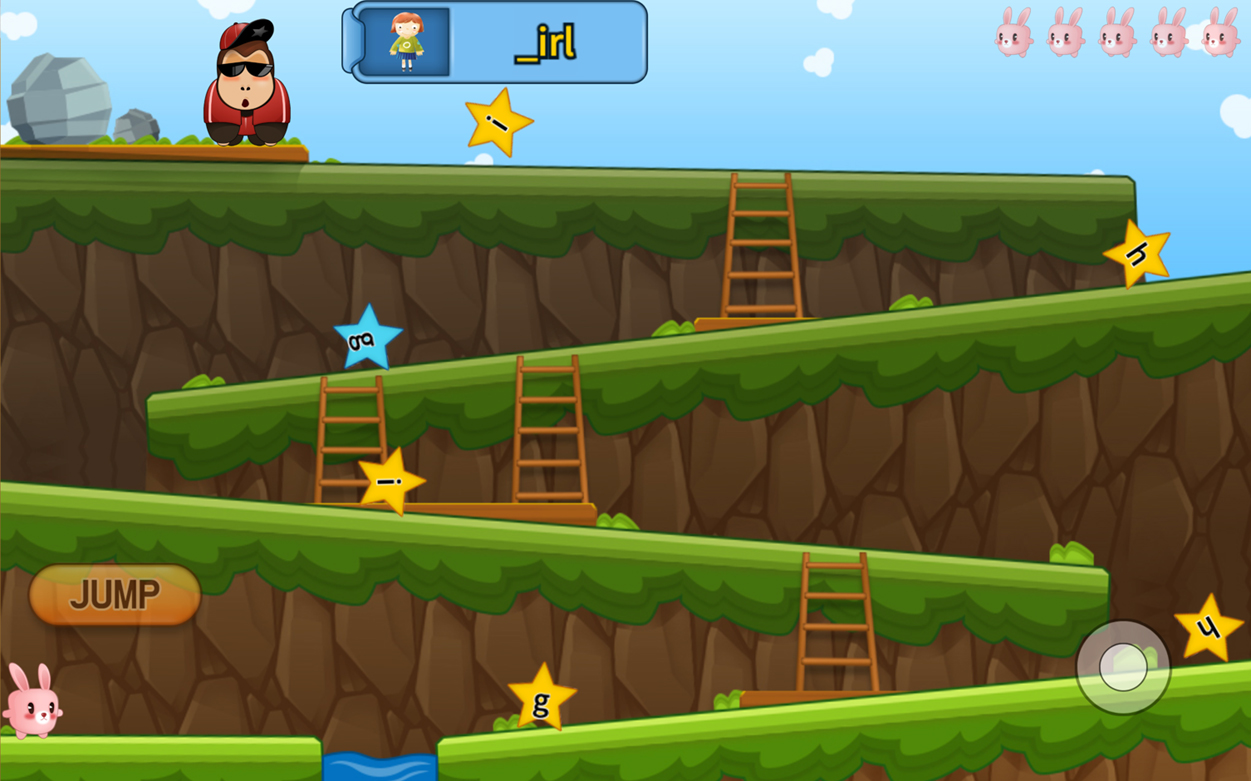Select the girl picture in word panel
Viewport: 1251px width, 781px height.
(405, 43)
